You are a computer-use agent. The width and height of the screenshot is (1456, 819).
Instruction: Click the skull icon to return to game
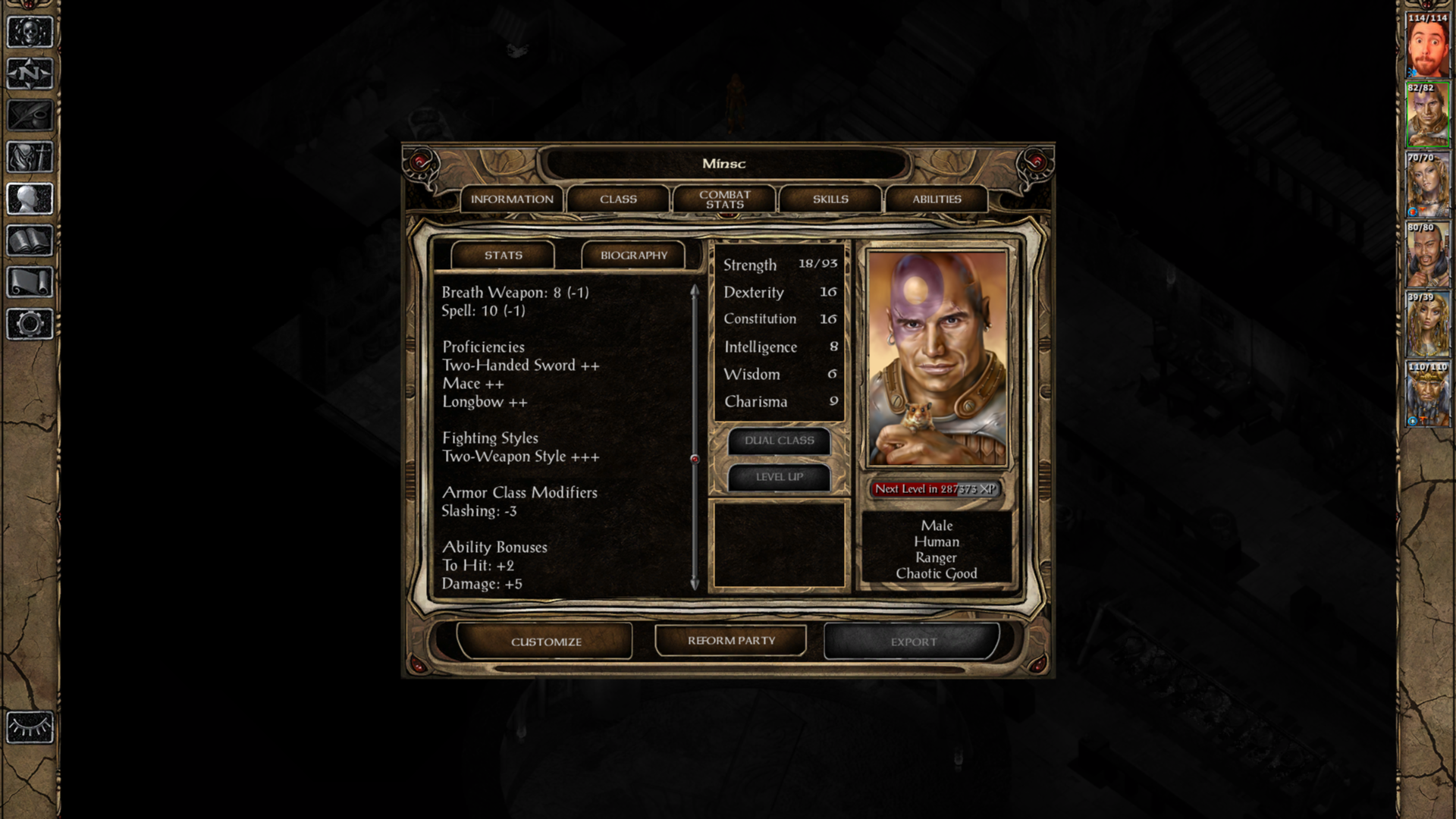coord(30,32)
